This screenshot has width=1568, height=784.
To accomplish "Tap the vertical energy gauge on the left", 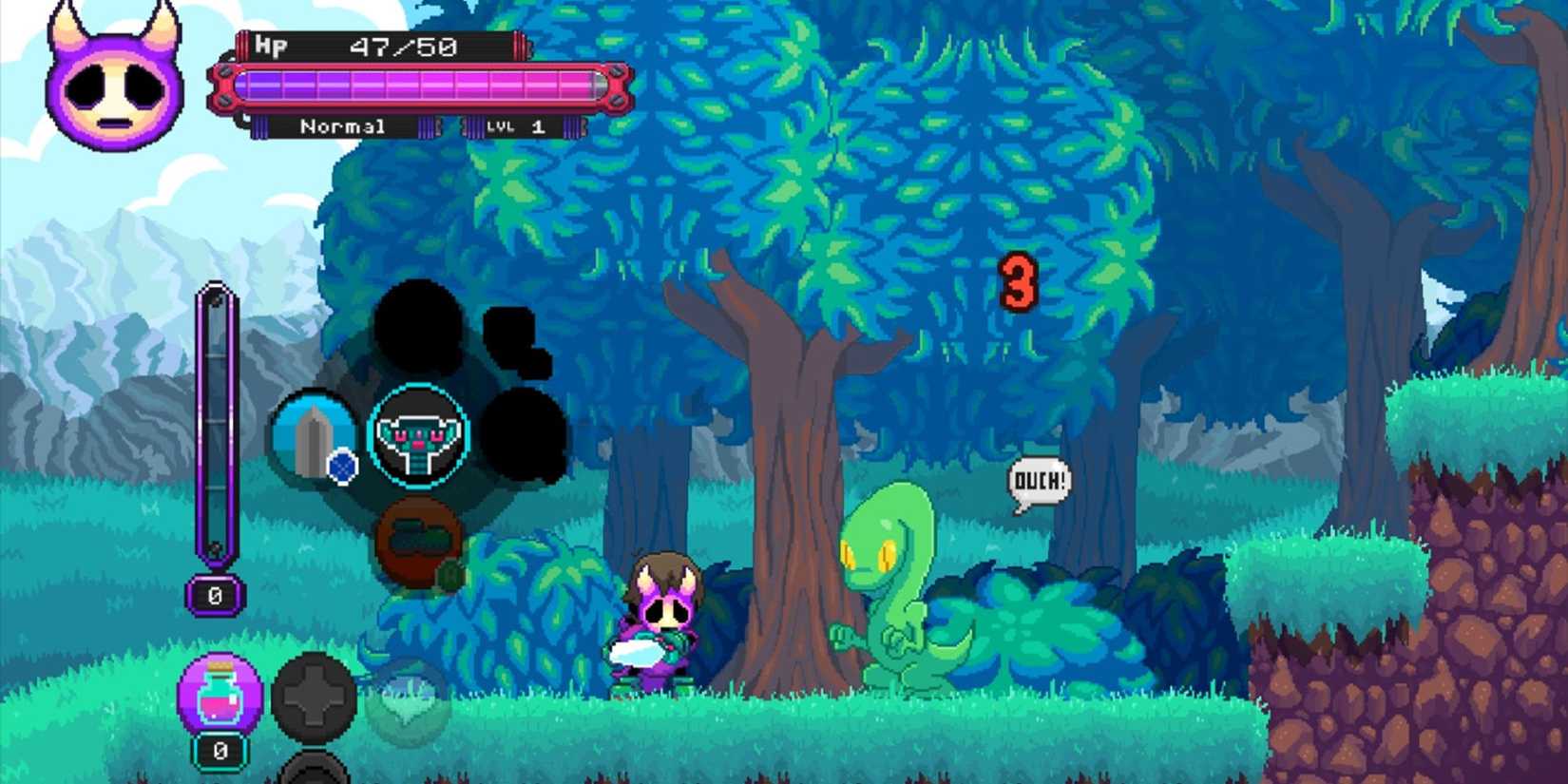I will 217,428.
